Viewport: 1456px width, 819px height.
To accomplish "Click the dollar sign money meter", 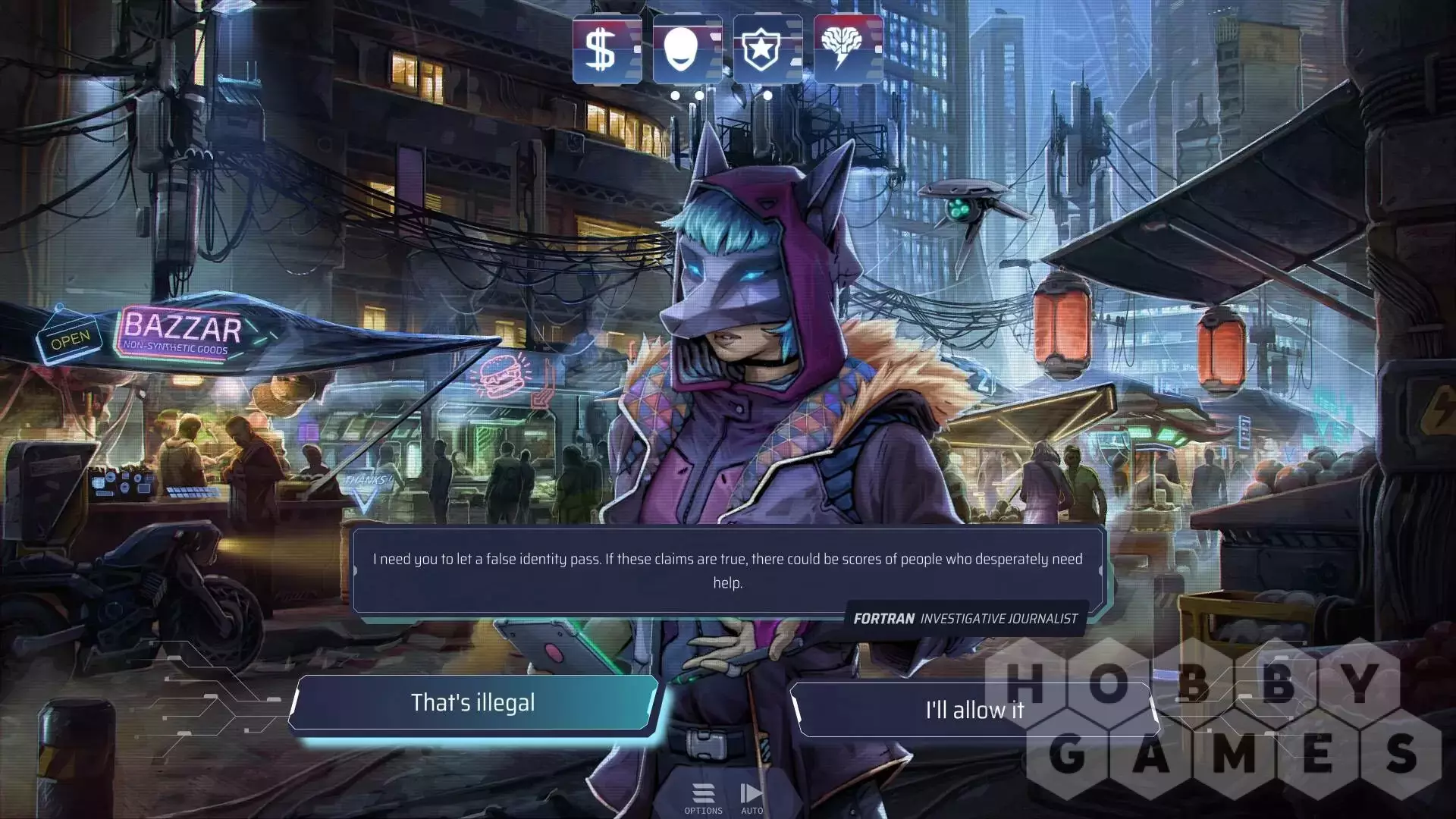I will pyautogui.click(x=607, y=49).
